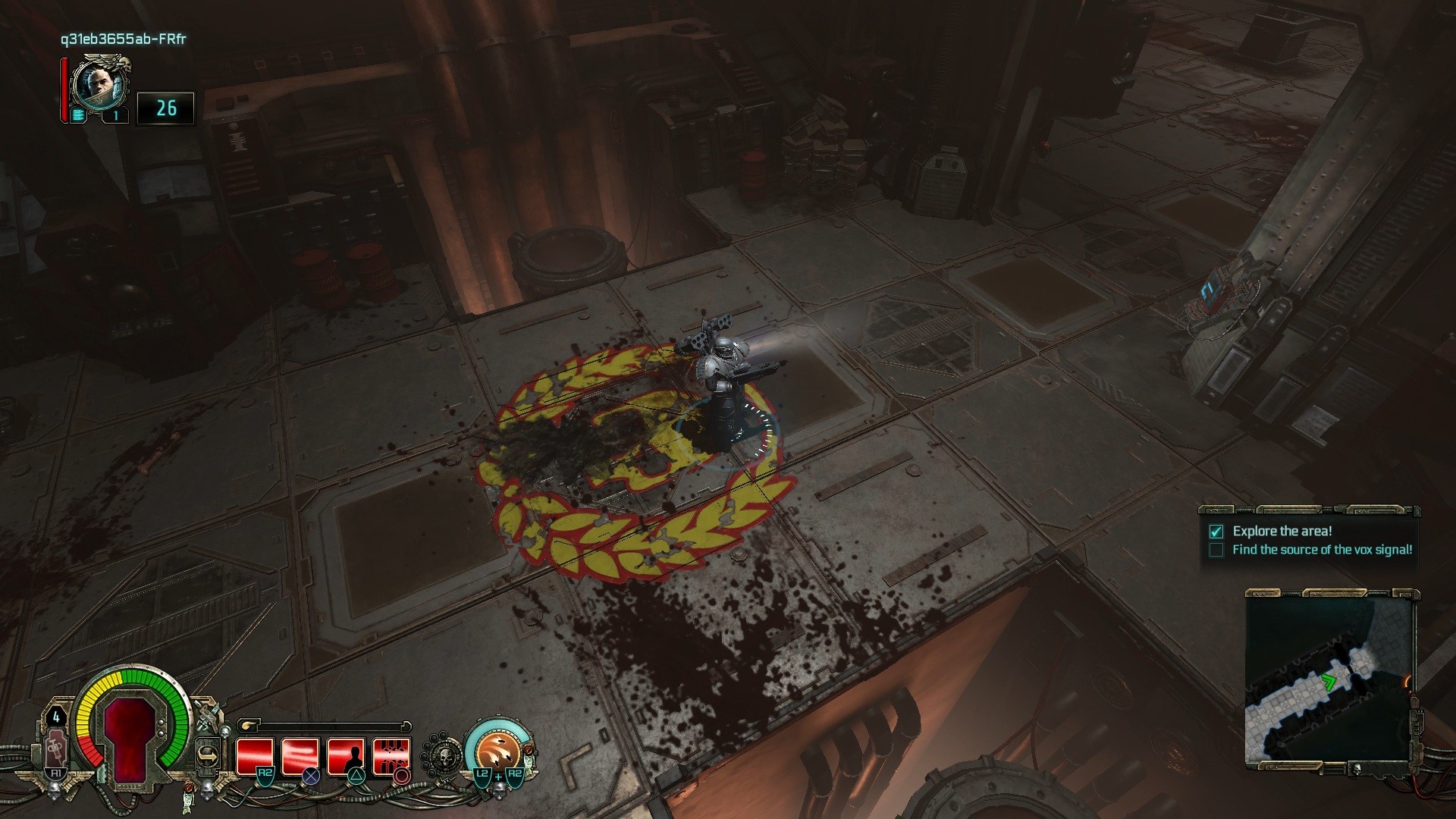This screenshot has height=819, width=1456.
Task: Activate the first plain red skill slot
Action: [x=254, y=755]
